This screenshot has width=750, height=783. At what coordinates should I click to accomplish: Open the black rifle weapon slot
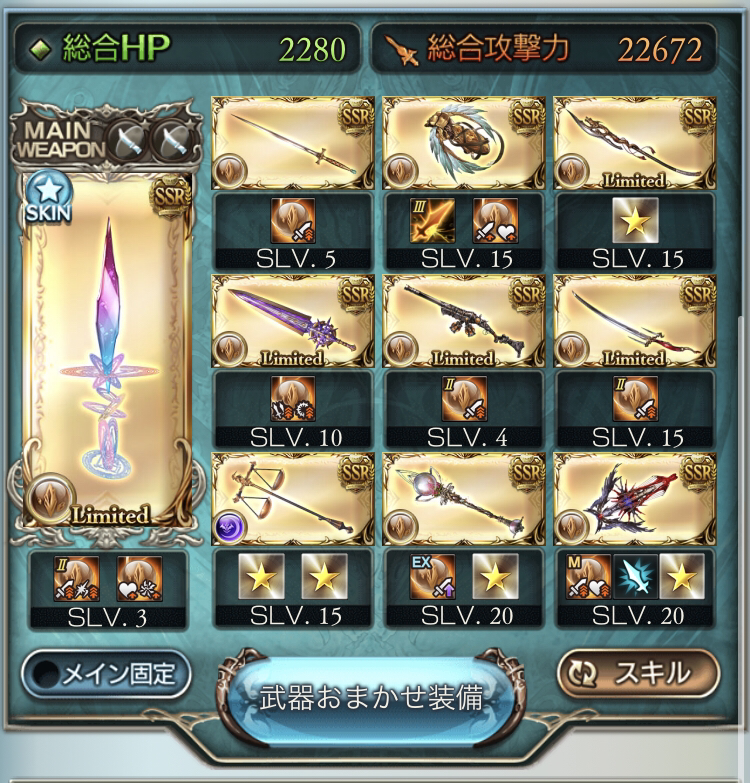[464, 321]
